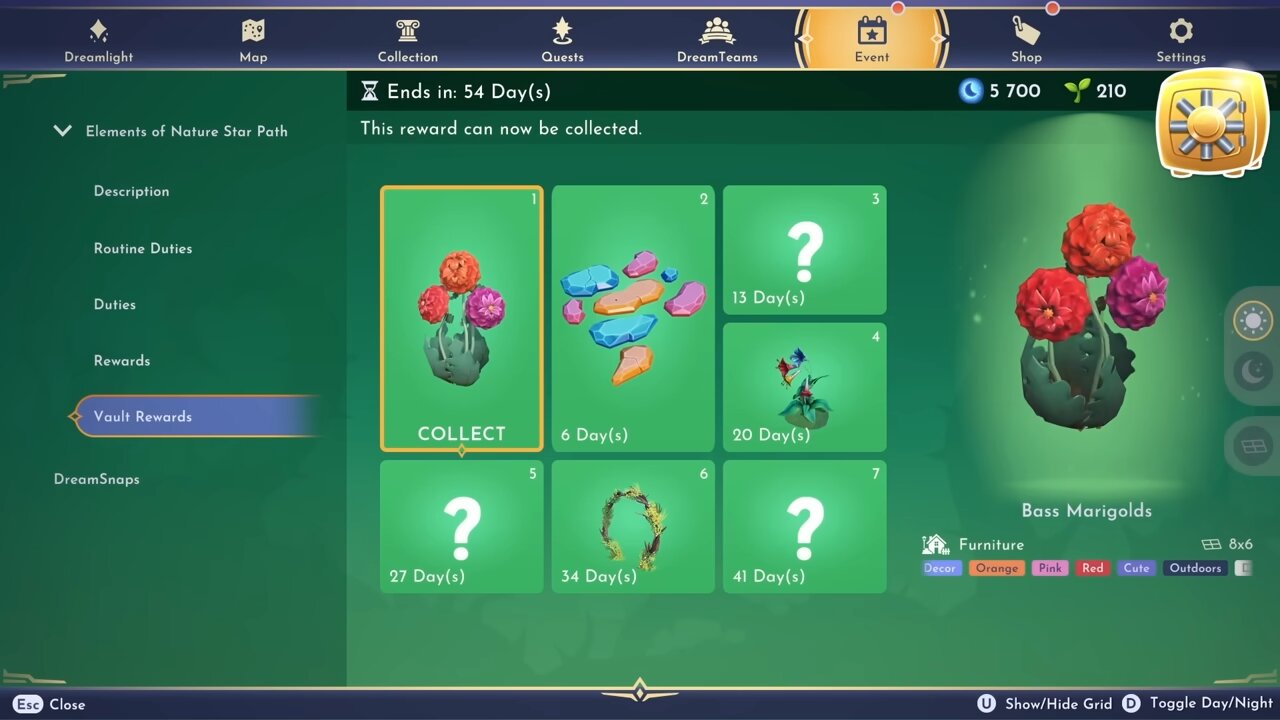Select the Event tab
Viewport: 1280px width, 720px height.
pyautogui.click(x=871, y=41)
